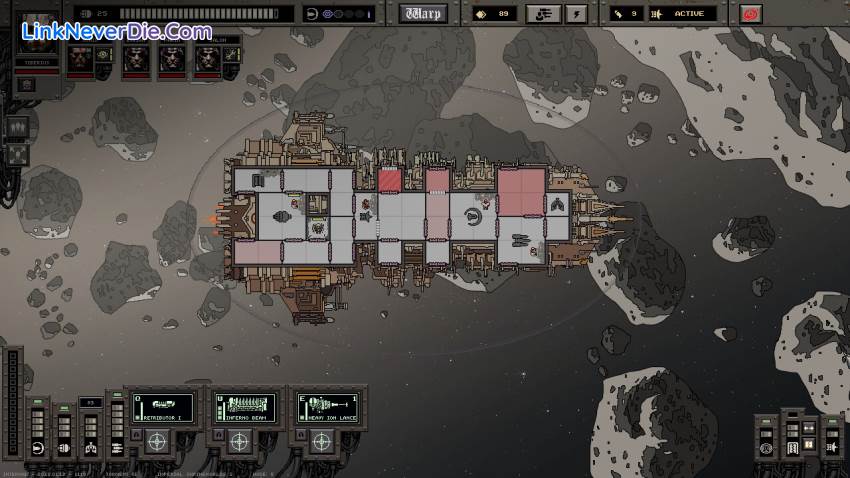
Task: Select the weapons control system icon
Action: tap(115, 447)
